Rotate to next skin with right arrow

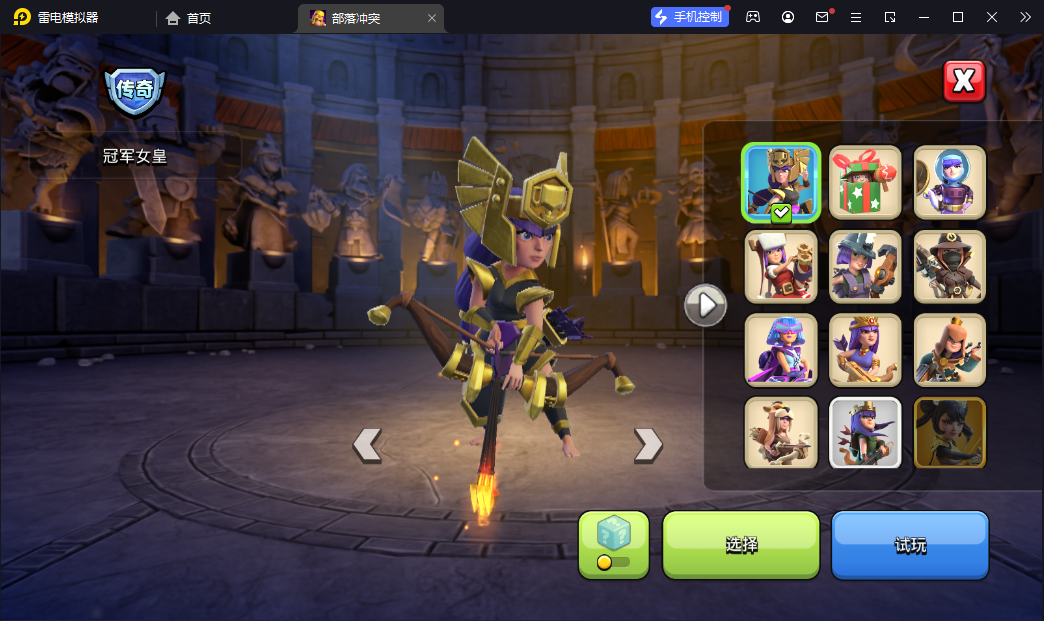tap(648, 445)
